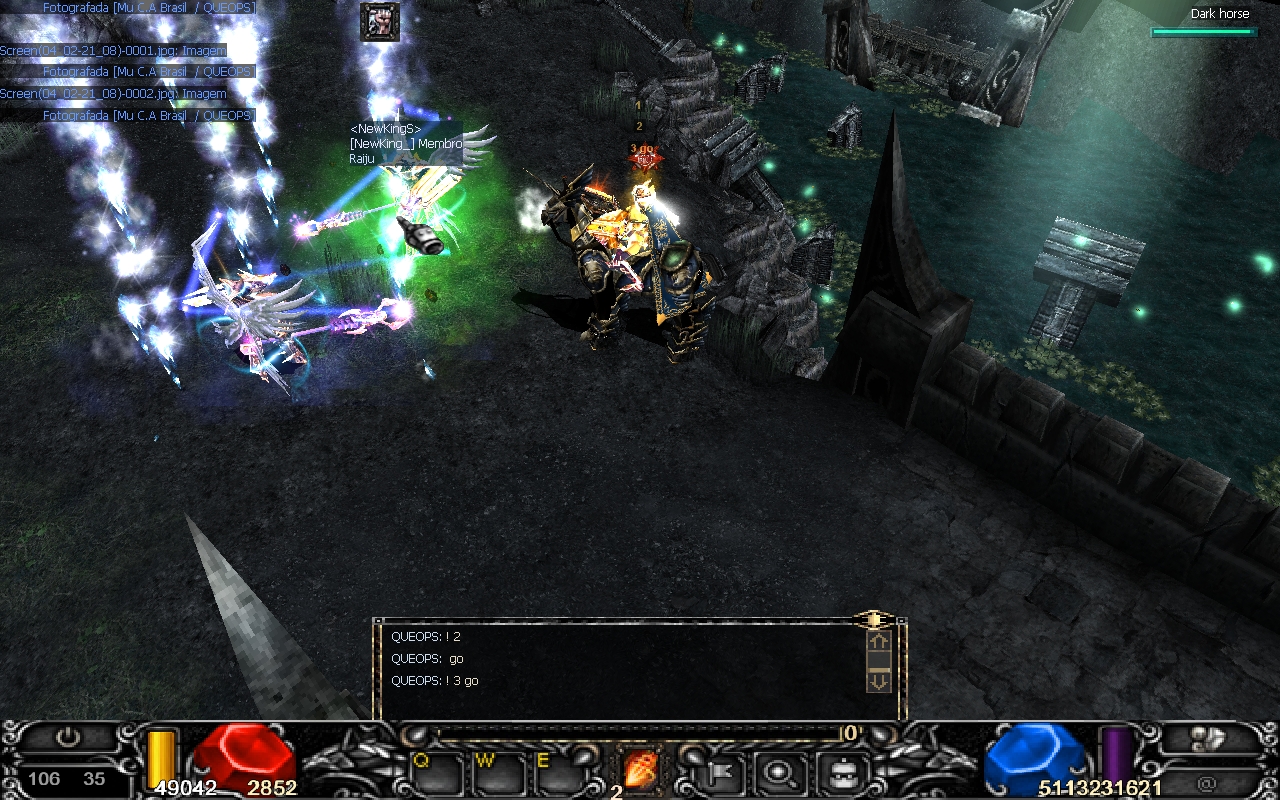Click the power button in the HUD
Image resolution: width=1280 pixels, height=800 pixels.
[x=68, y=739]
